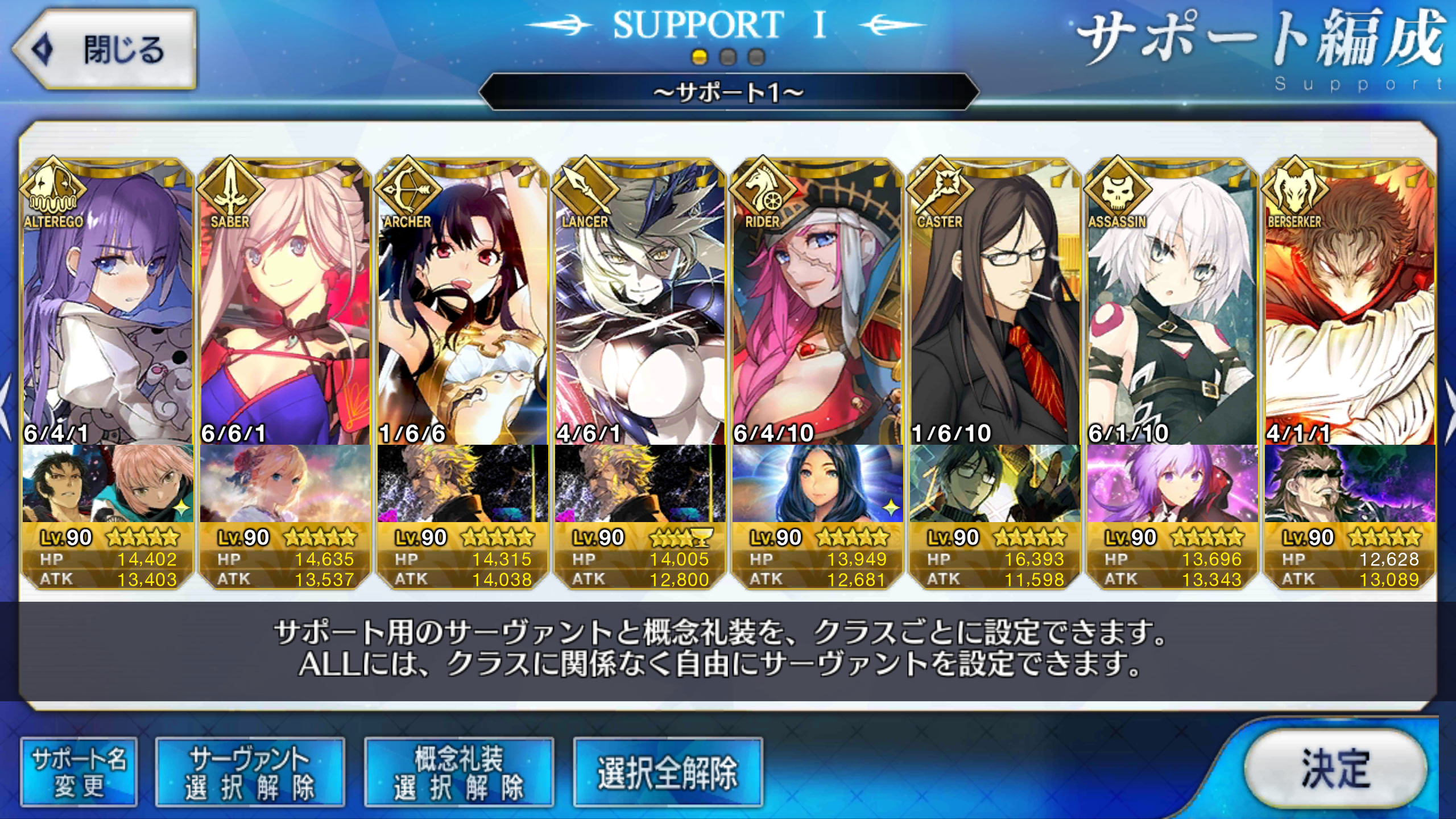Click サーヴァント選択解除 button
Screen dimensions: 1456x819
pyautogui.click(x=250, y=772)
